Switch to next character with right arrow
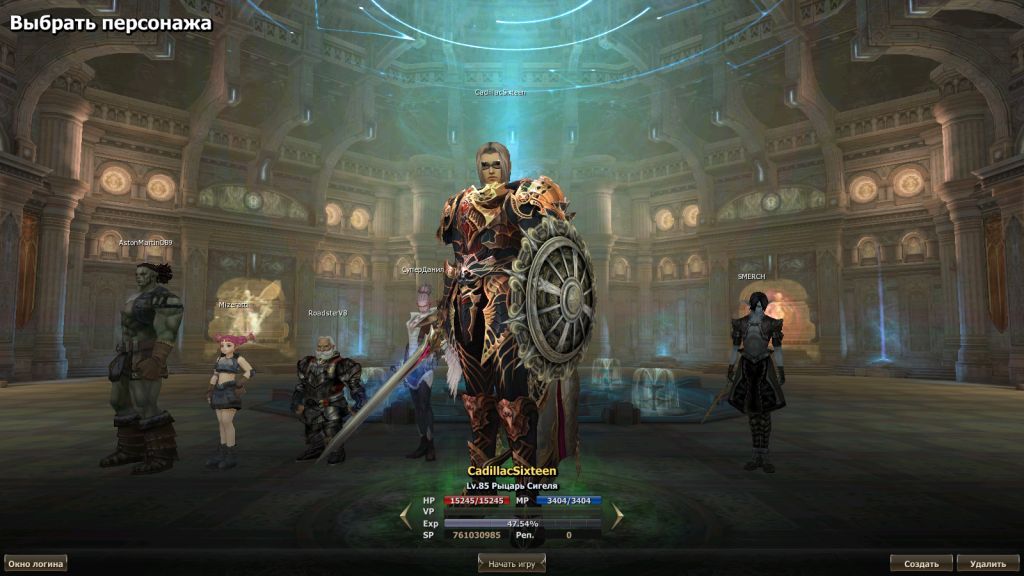 tap(618, 516)
